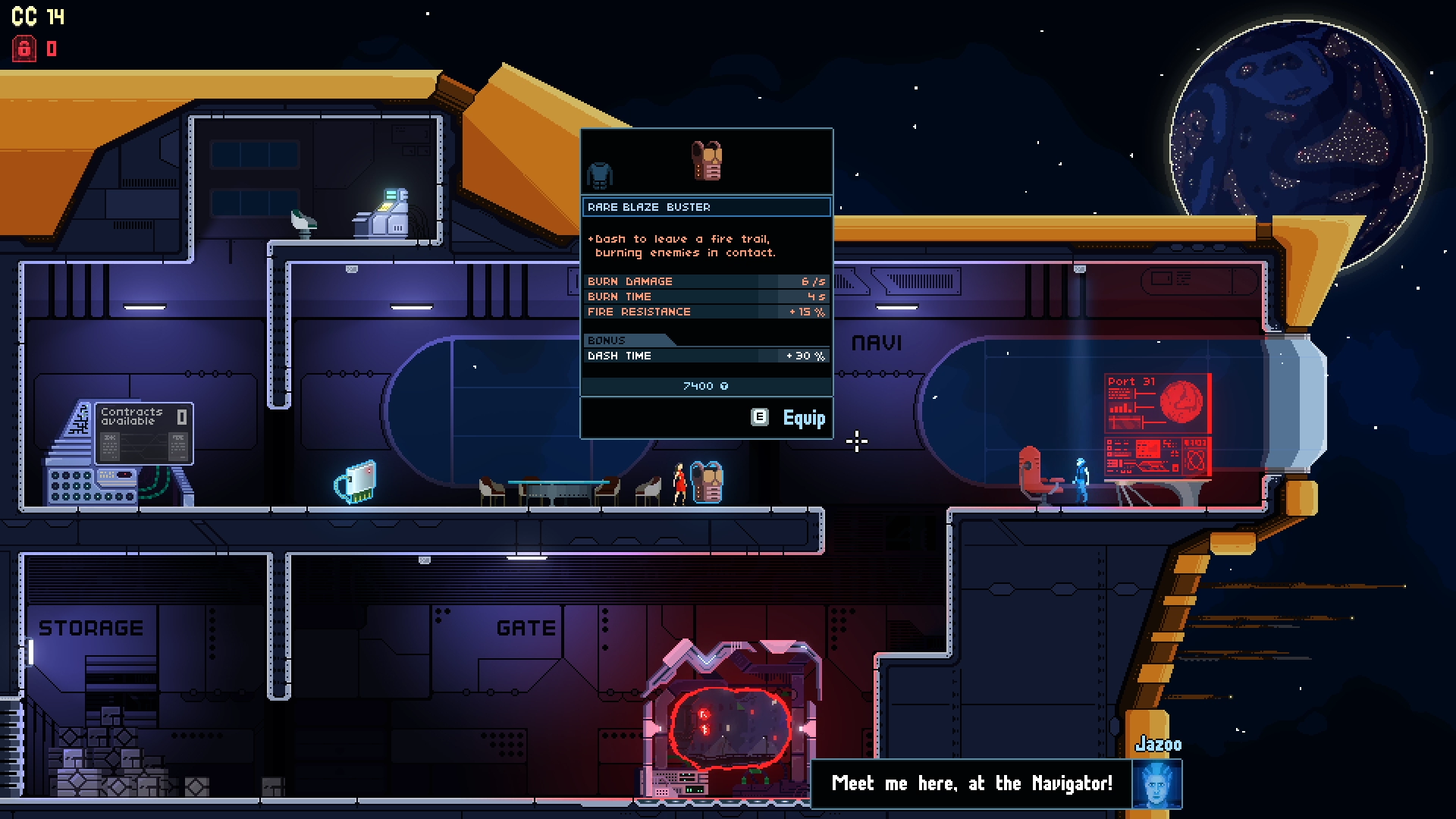This screenshot has height=819, width=1456.
Task: Select the blue equipped armor icon in tooltip
Action: pyautogui.click(x=599, y=175)
